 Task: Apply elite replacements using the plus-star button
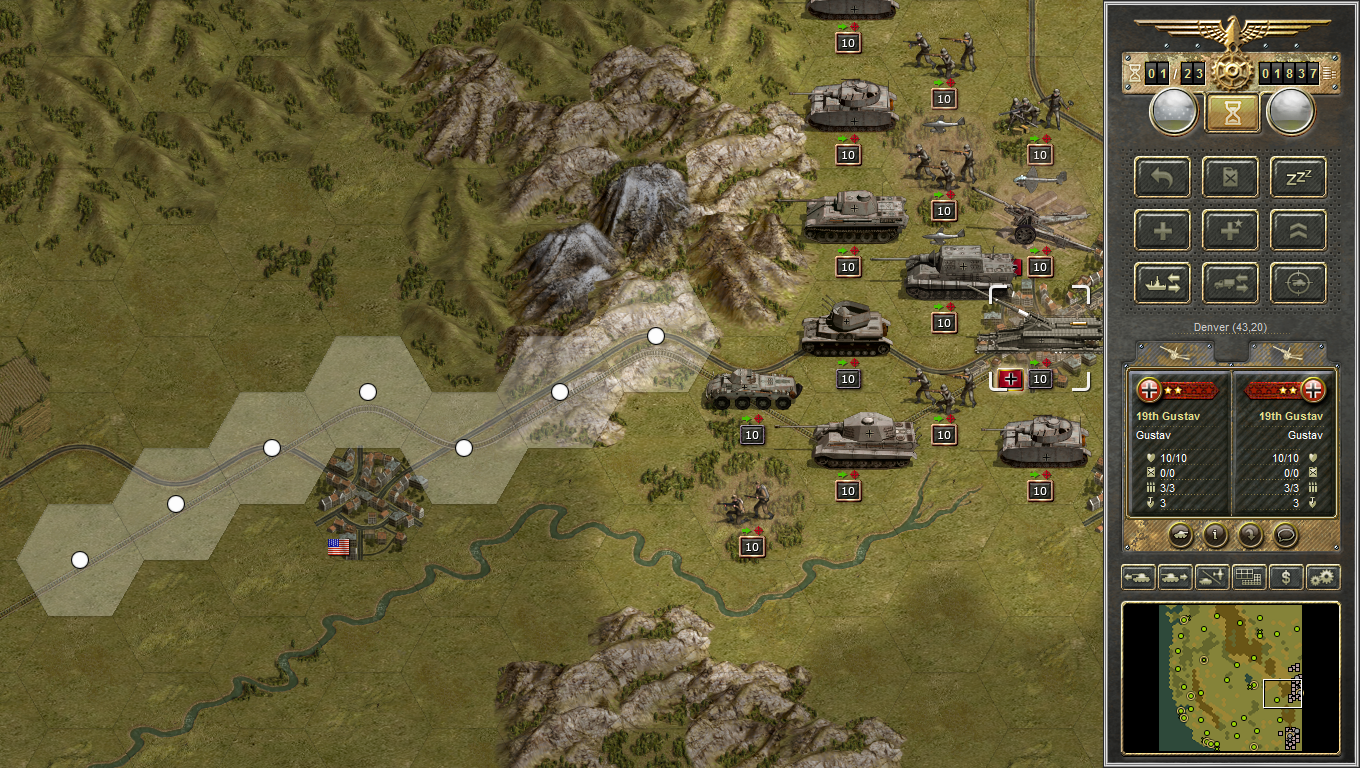coord(1230,230)
